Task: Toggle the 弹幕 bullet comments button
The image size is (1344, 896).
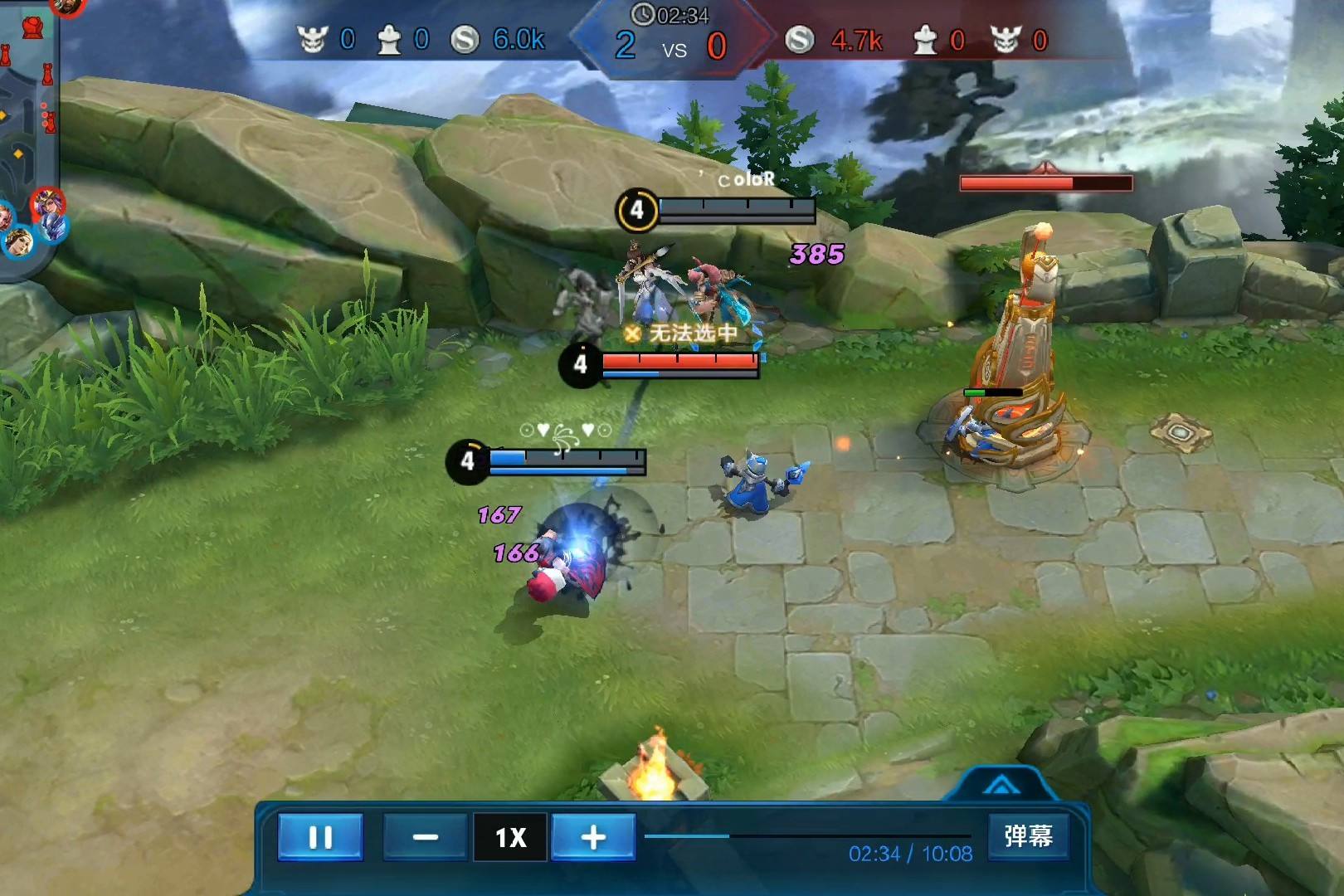Action: point(1028,835)
